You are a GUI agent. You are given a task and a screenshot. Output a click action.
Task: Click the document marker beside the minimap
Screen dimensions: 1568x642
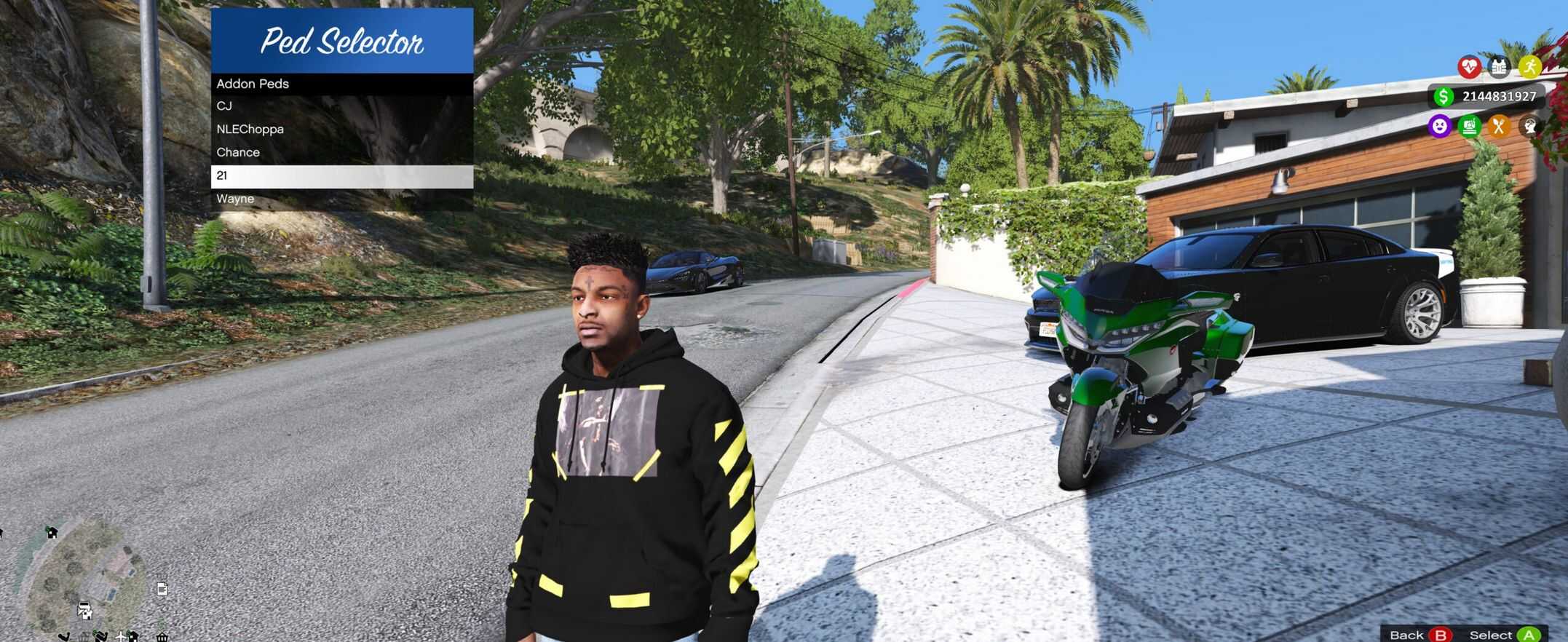click(x=162, y=589)
